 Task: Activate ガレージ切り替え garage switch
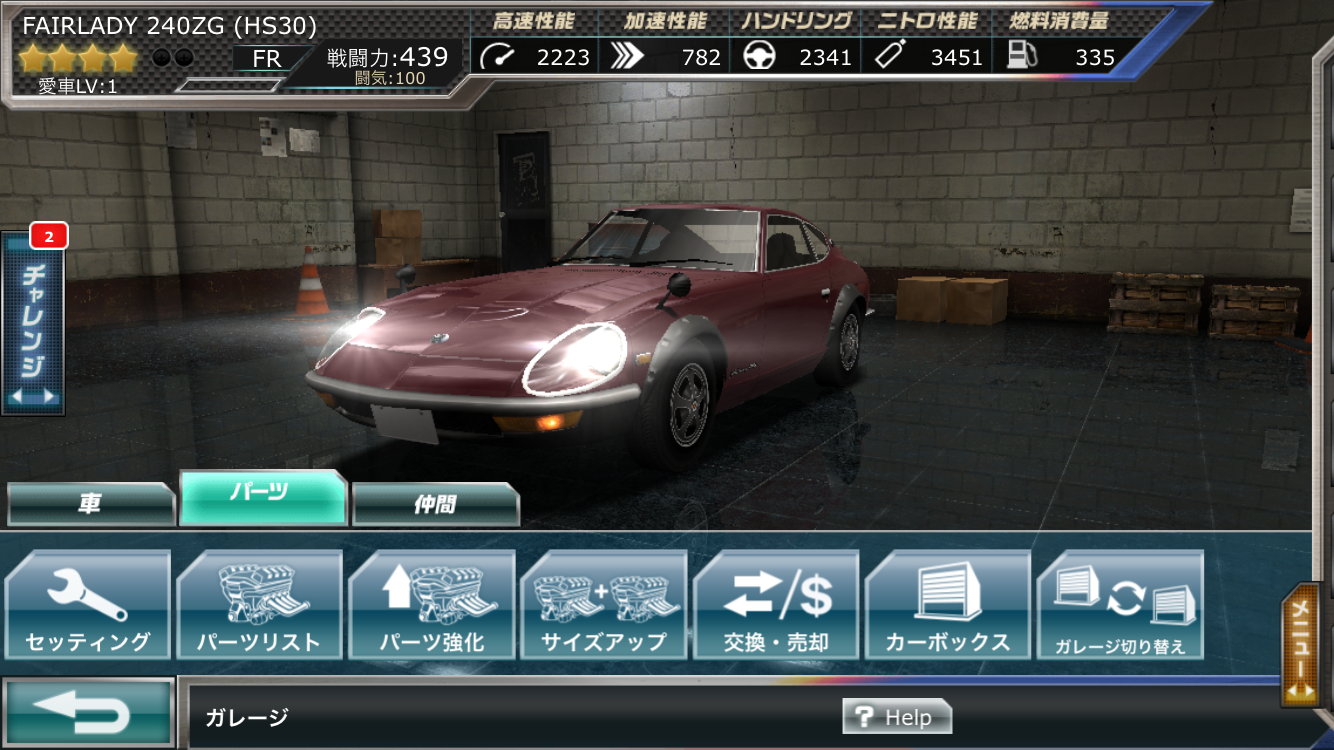click(1120, 605)
